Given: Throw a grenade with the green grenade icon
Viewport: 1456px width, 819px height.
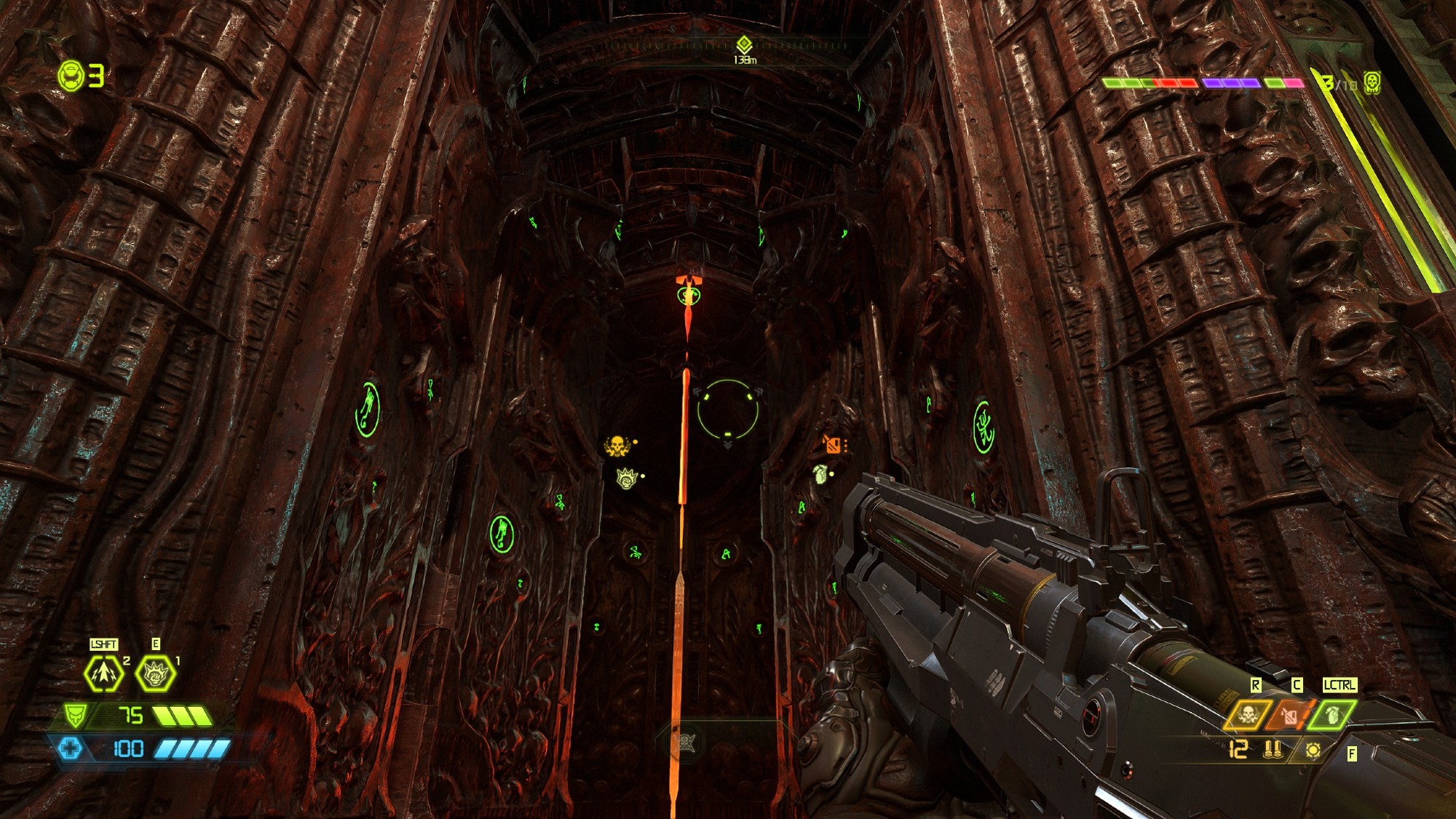Looking at the screenshot, I should (1332, 715).
